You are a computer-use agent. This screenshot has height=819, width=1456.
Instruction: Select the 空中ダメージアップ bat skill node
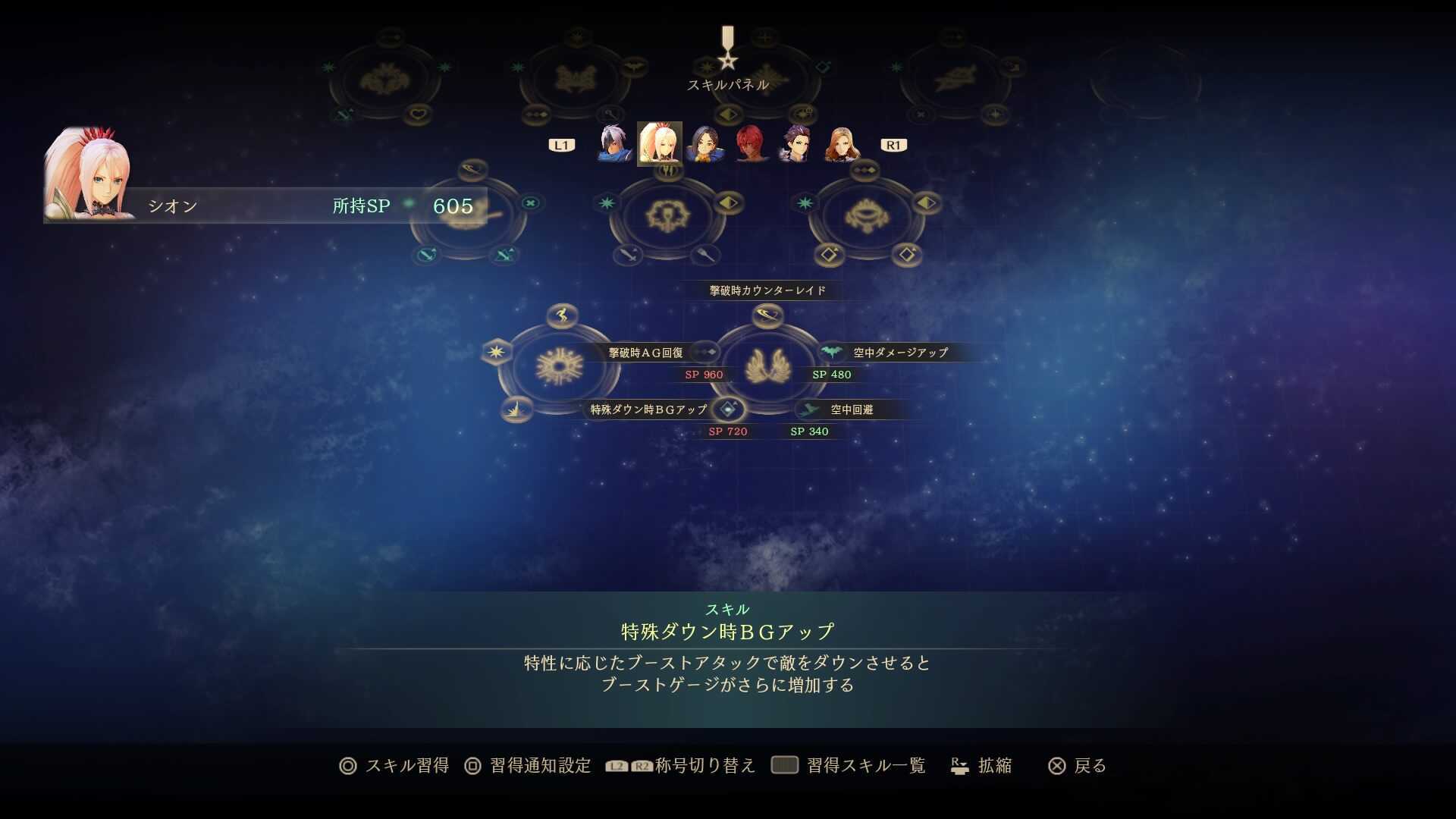click(x=833, y=352)
